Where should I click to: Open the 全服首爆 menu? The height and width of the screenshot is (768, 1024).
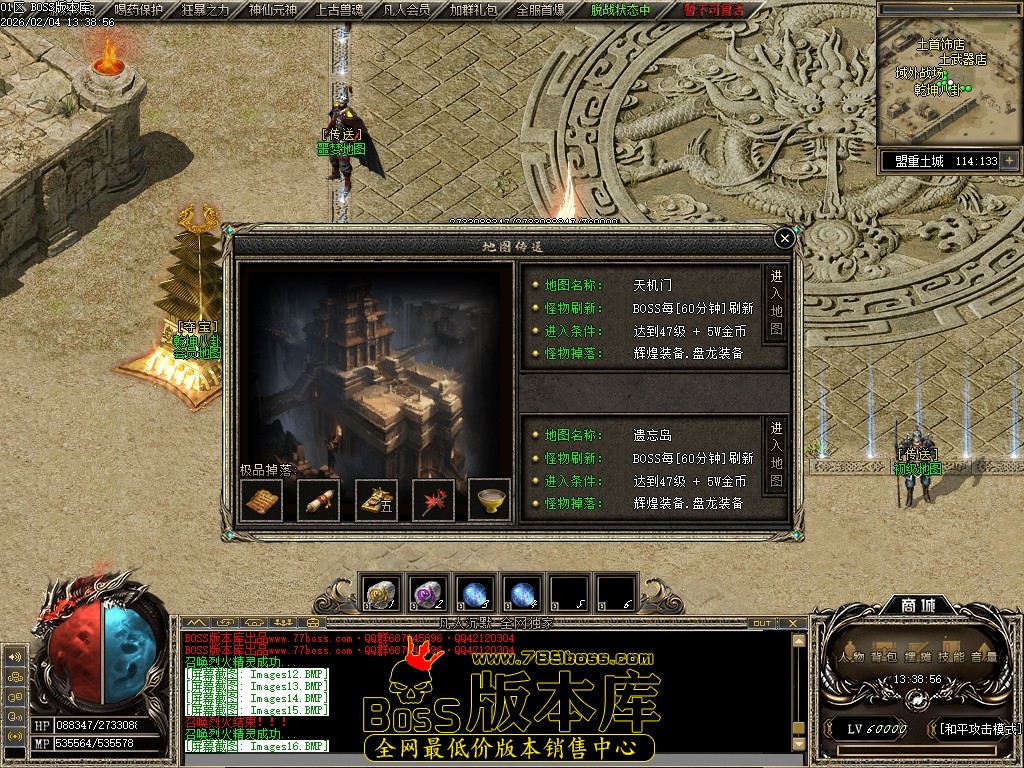click(541, 10)
